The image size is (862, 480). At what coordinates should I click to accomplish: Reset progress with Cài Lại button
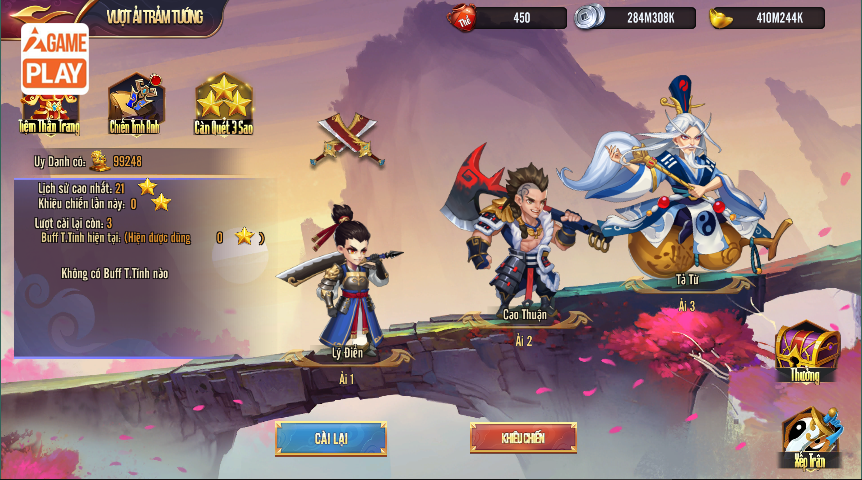click(x=331, y=439)
